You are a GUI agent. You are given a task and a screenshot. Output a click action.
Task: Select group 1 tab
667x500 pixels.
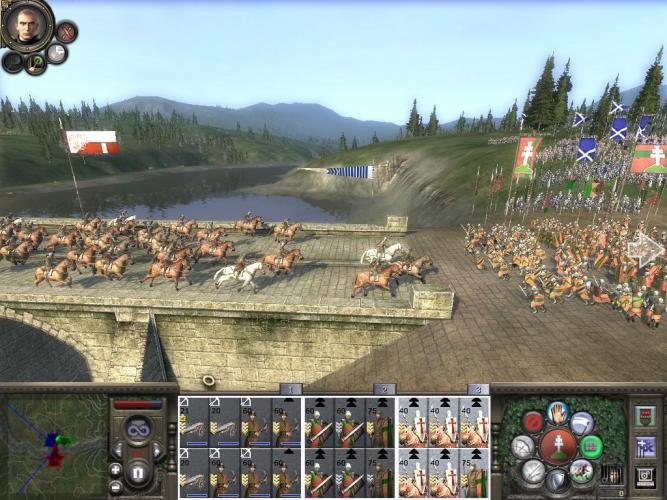[x=289, y=389]
